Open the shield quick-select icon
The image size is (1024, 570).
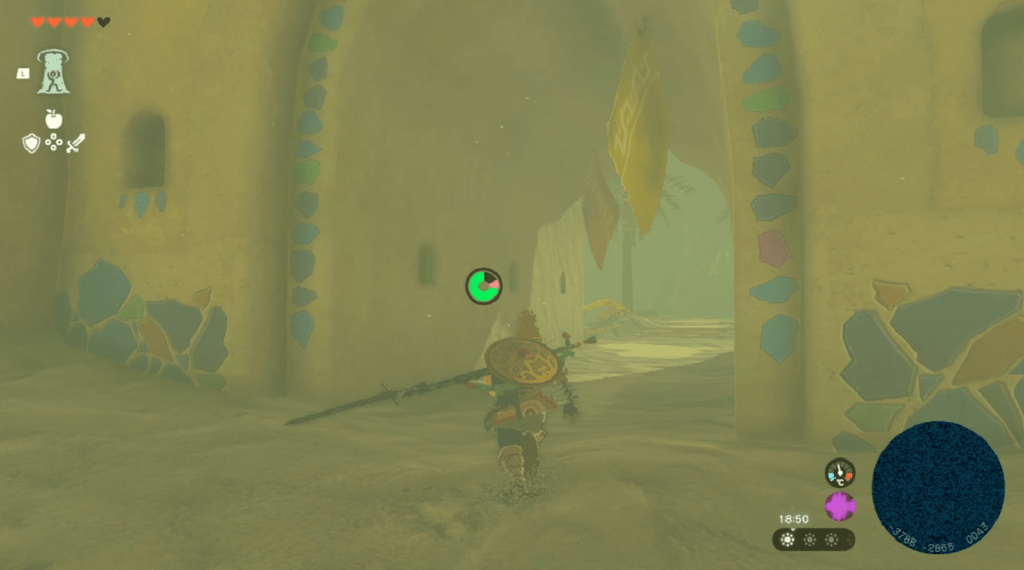coord(31,143)
